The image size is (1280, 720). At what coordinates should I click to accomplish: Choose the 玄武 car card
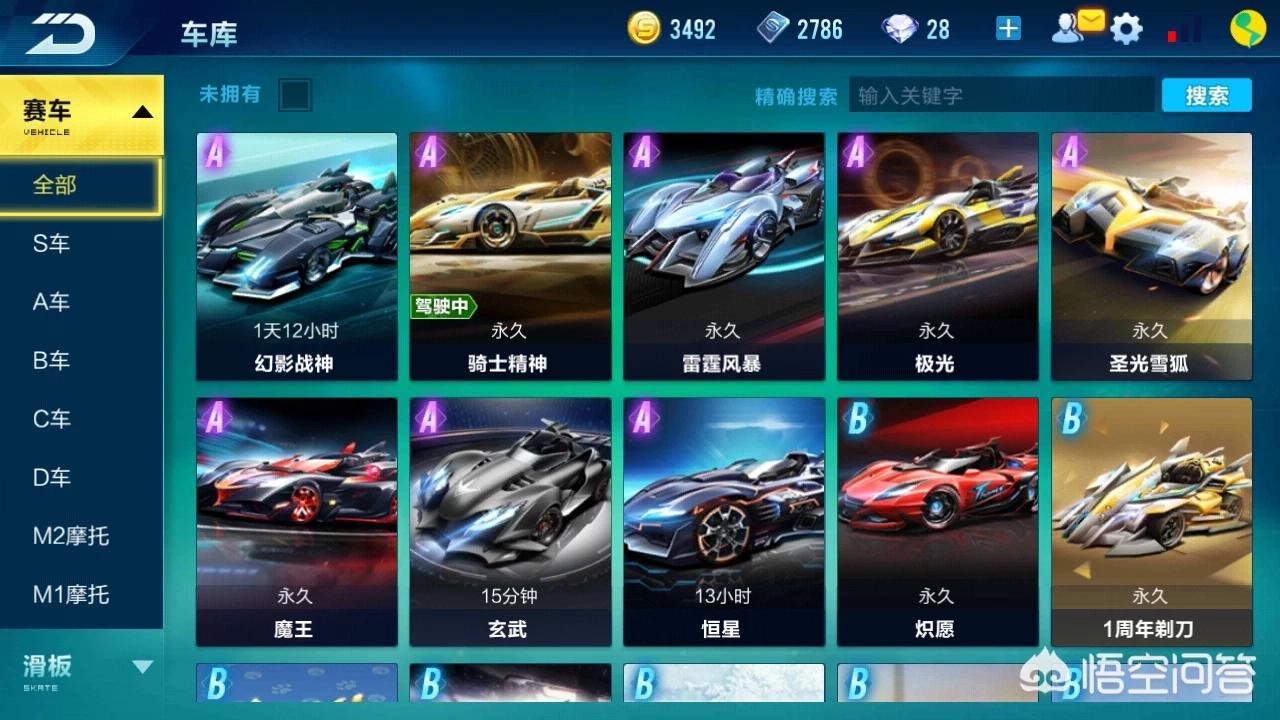point(510,522)
